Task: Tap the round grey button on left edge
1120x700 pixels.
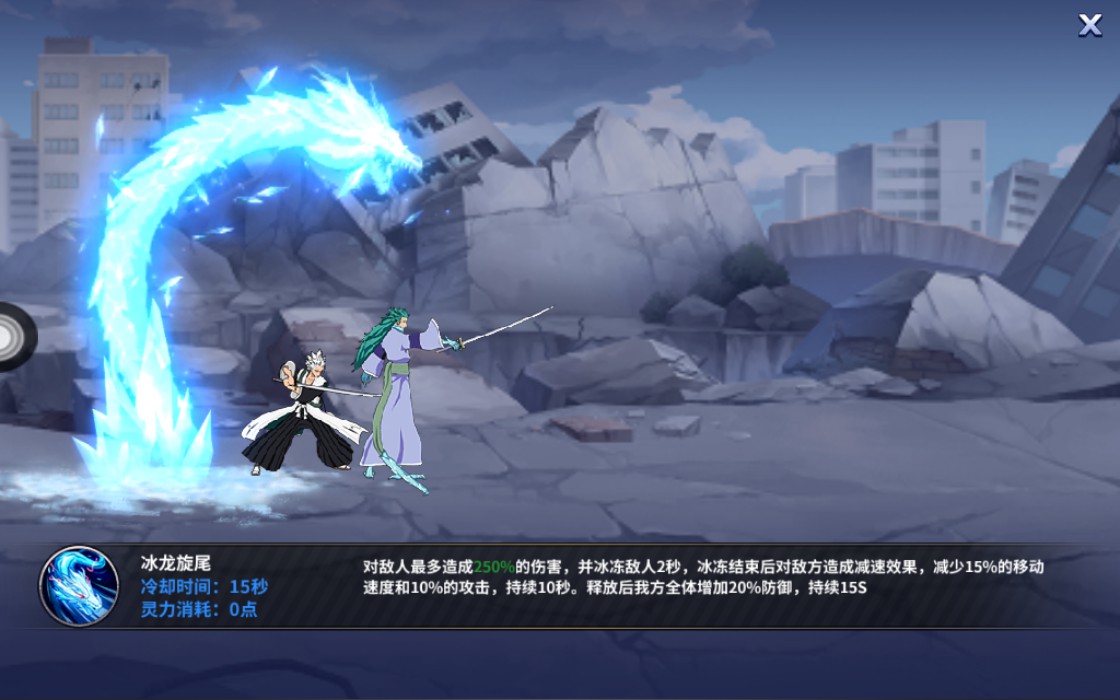Action: [x=13, y=336]
